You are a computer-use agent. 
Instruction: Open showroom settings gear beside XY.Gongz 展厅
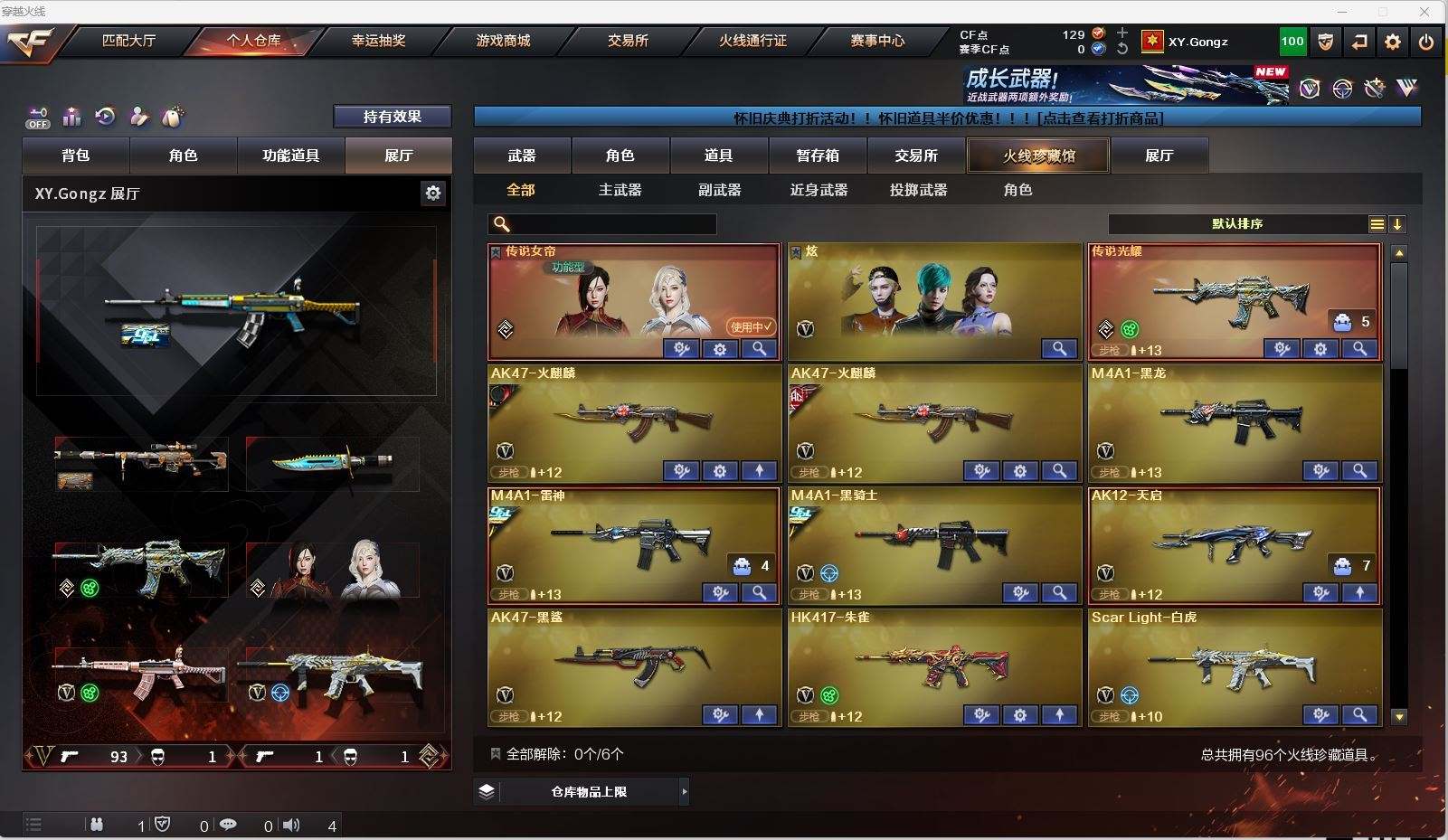point(433,193)
